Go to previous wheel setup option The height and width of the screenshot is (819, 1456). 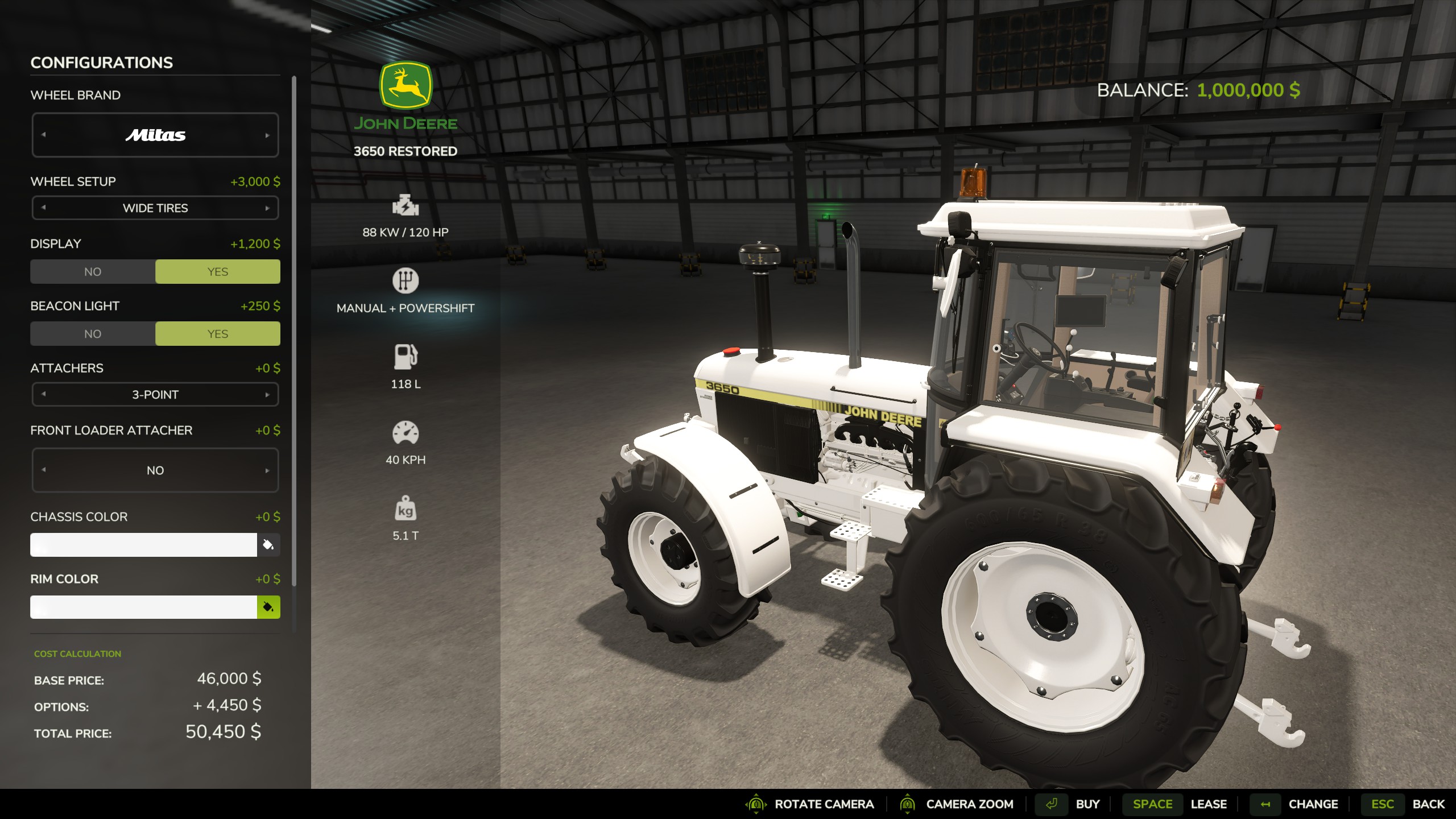pyautogui.click(x=44, y=208)
